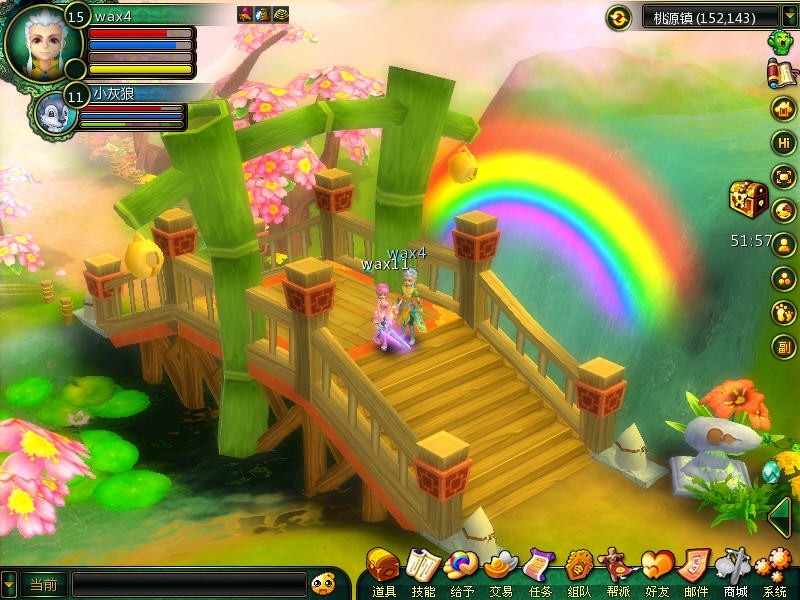Screen dimensions: 800x600
Task: Open the 技能 skills book
Action: (423, 568)
